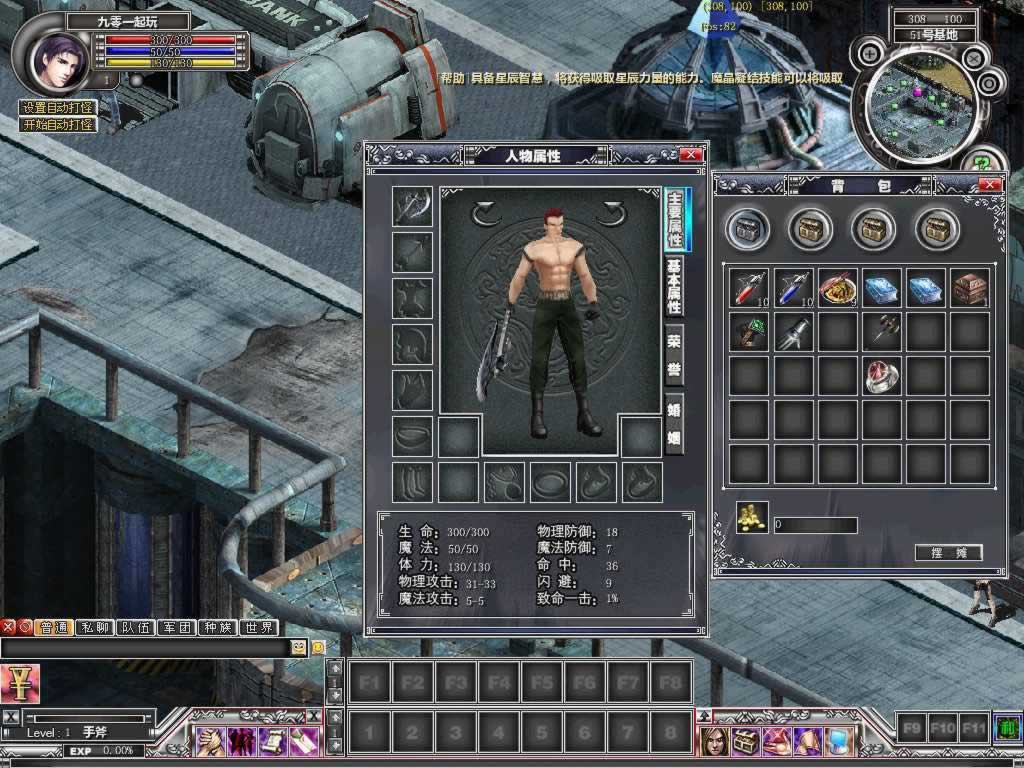Start auto-fighting with 开始自动打怪
This screenshot has width=1024, height=768.
tap(59, 125)
